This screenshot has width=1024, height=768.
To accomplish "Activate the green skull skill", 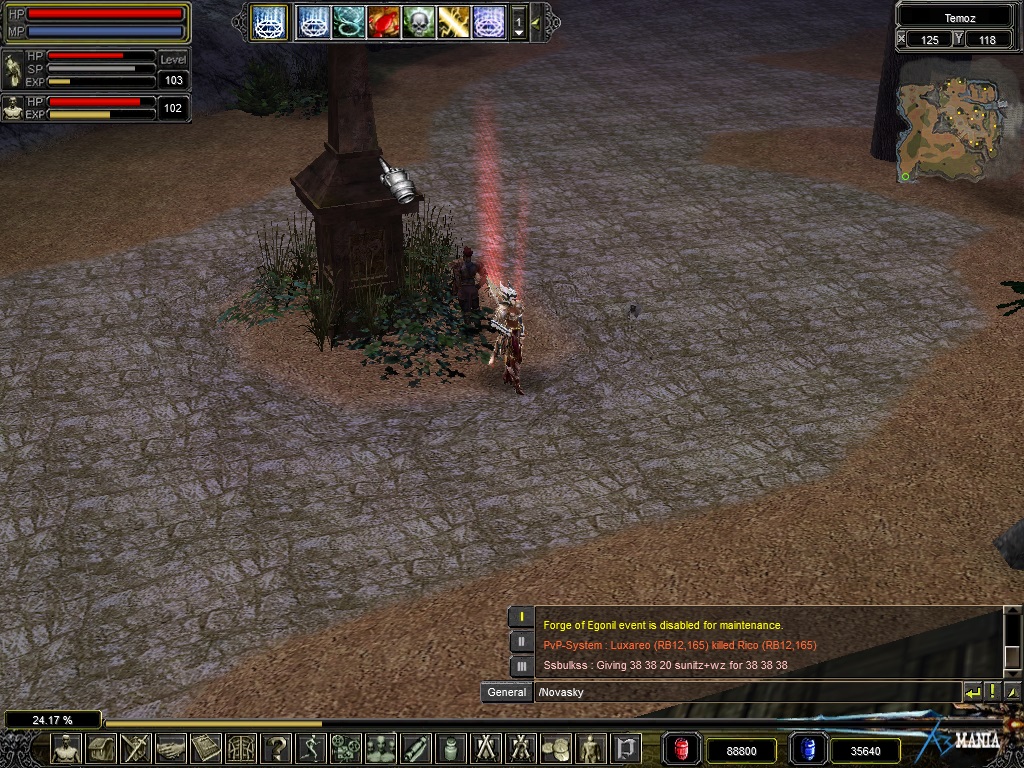I will (418, 21).
